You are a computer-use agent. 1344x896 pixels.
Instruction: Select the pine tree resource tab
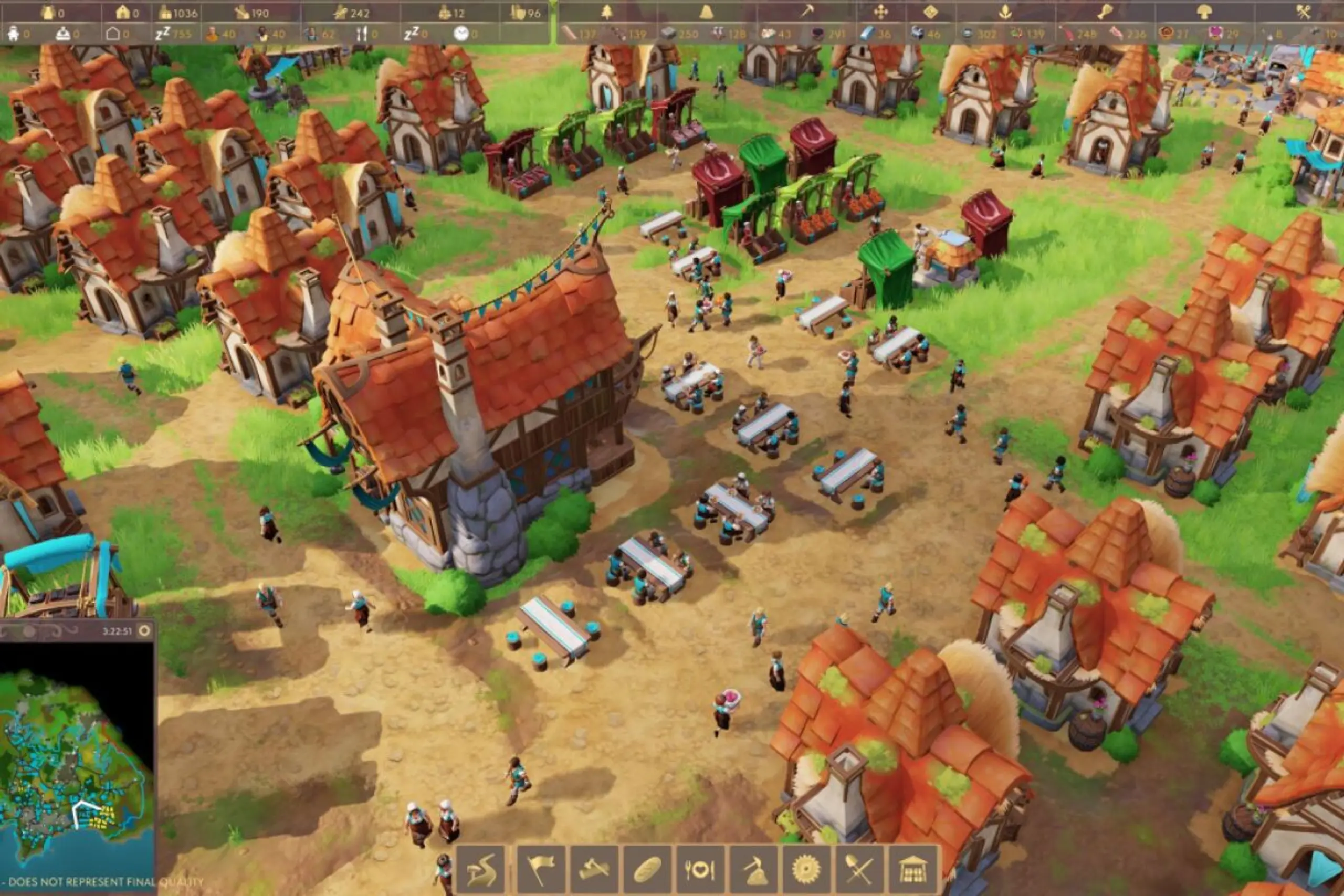pyautogui.click(x=606, y=12)
